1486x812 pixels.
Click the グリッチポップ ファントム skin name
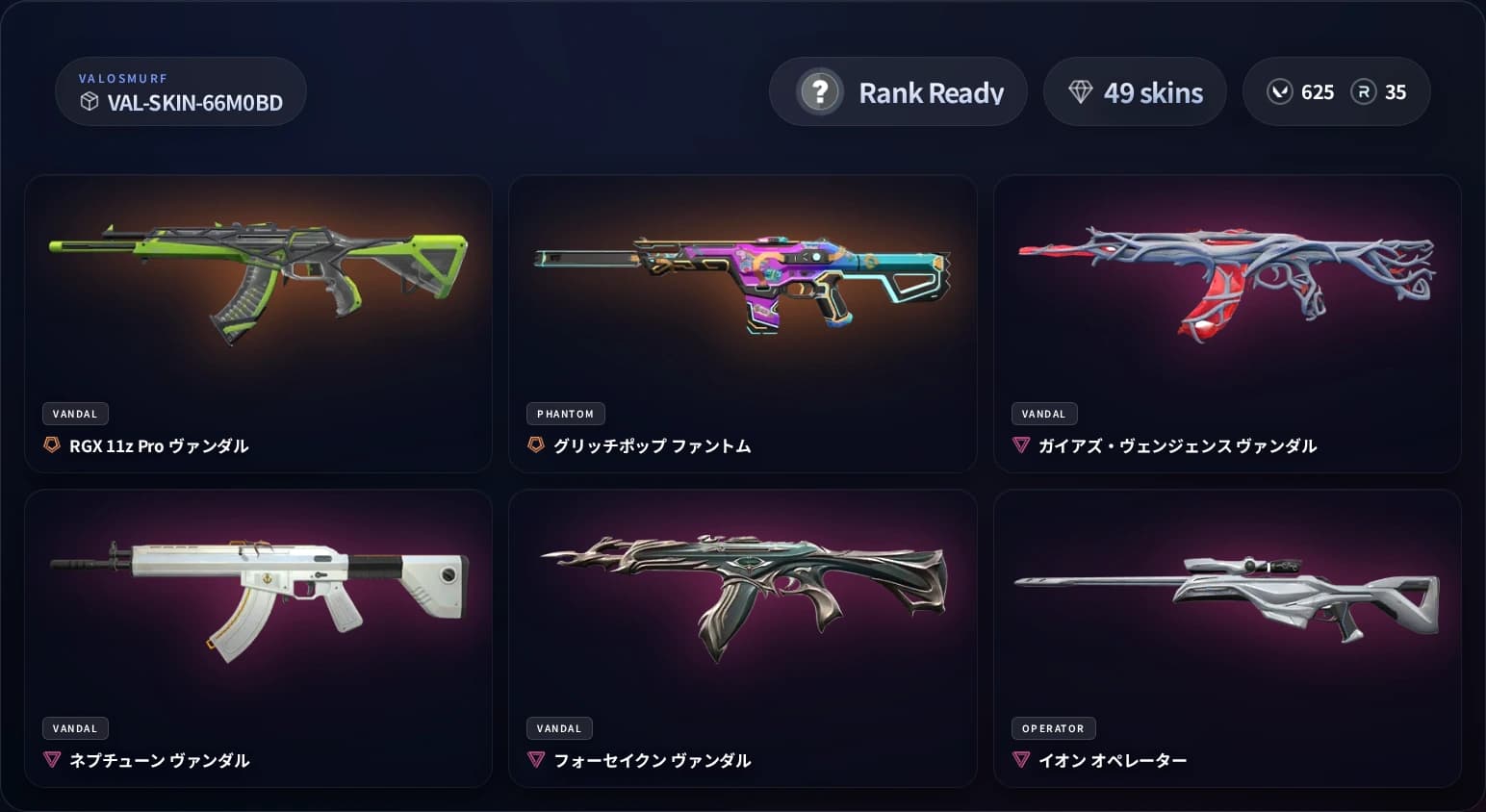(651, 445)
